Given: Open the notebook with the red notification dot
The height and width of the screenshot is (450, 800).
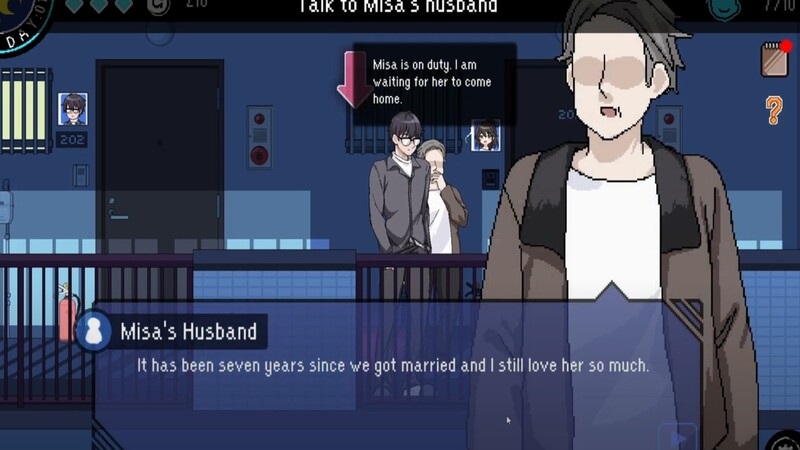Looking at the screenshot, I should tap(775, 59).
